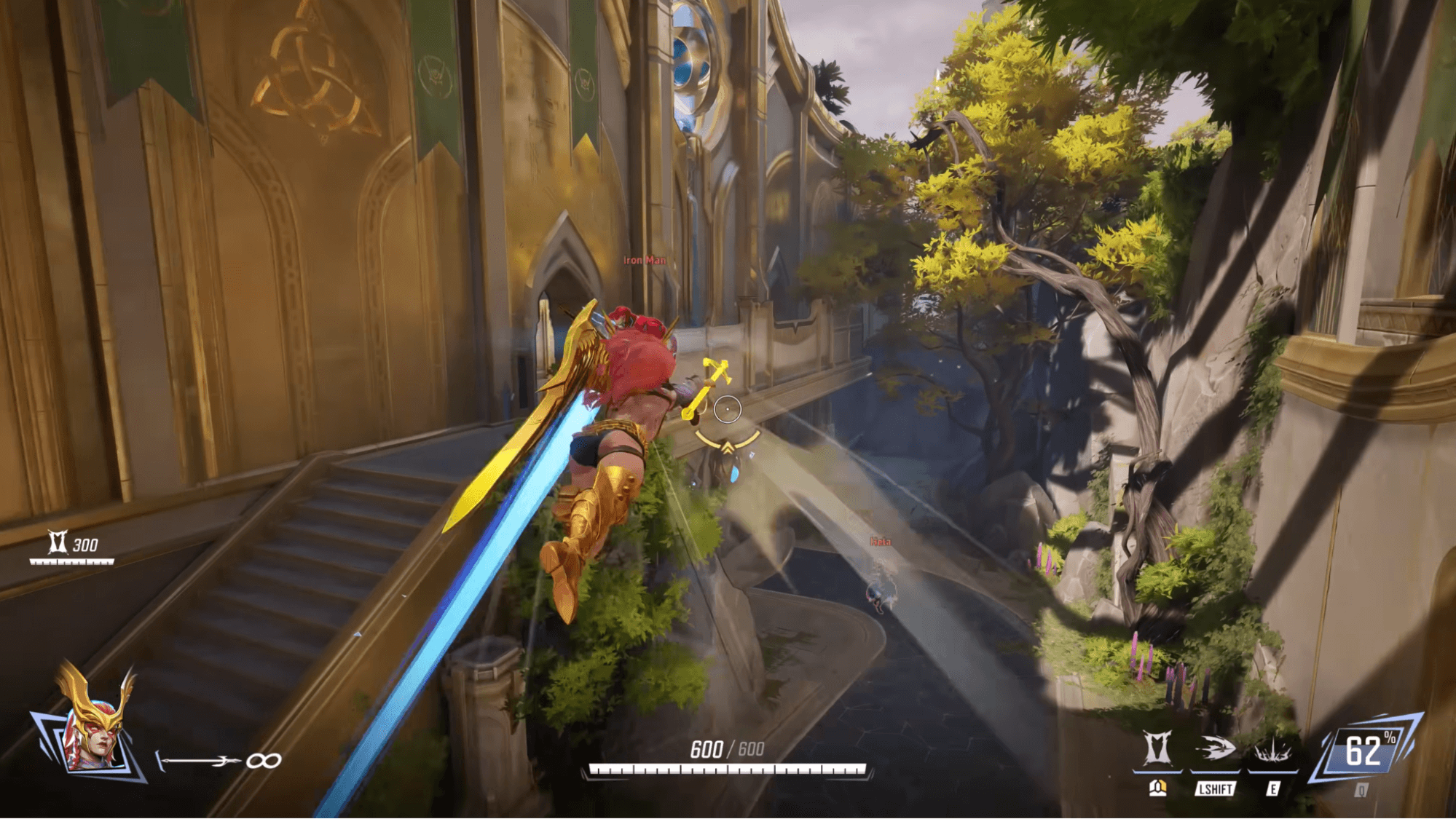
Task: Click the 300 bonus health counter
Action: [x=85, y=544]
